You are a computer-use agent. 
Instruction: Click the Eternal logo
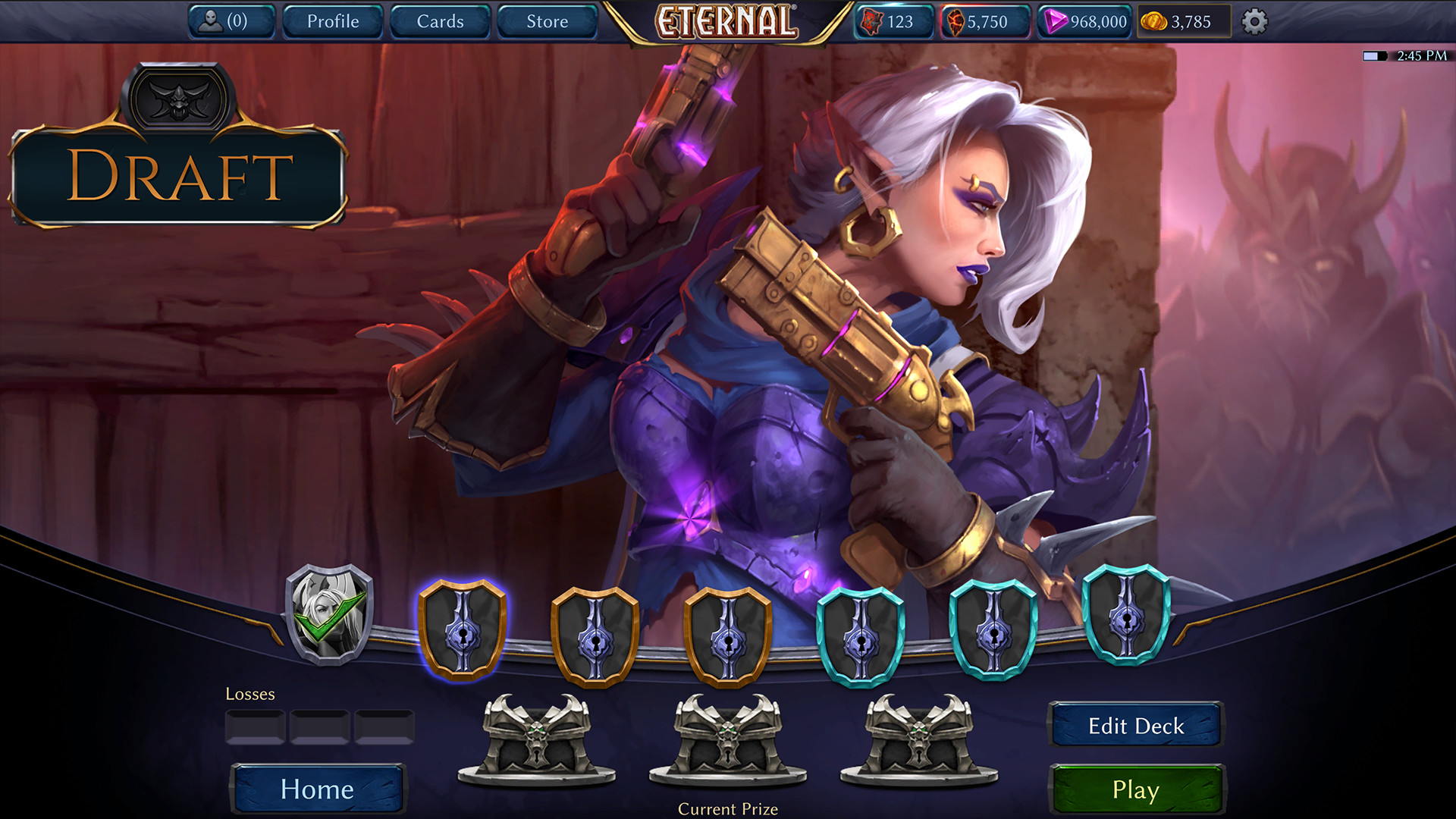[x=726, y=21]
